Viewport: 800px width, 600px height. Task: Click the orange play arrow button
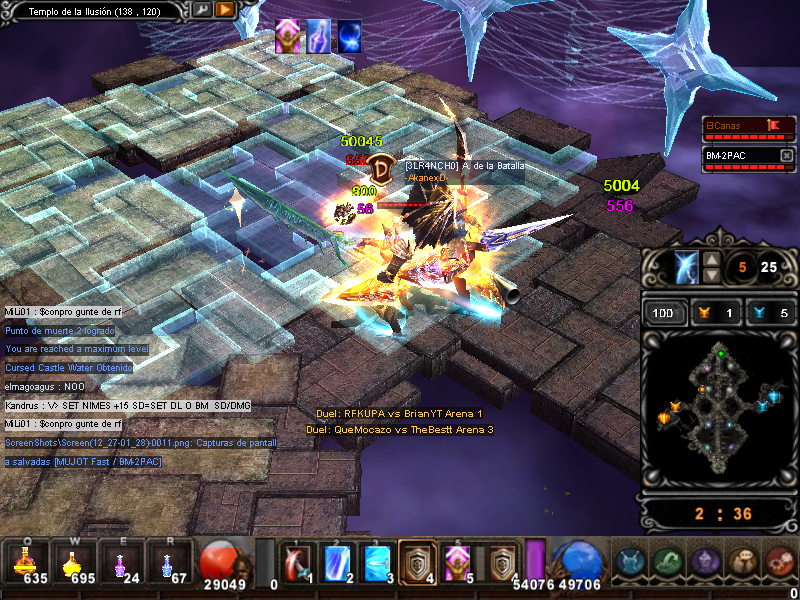[x=225, y=9]
